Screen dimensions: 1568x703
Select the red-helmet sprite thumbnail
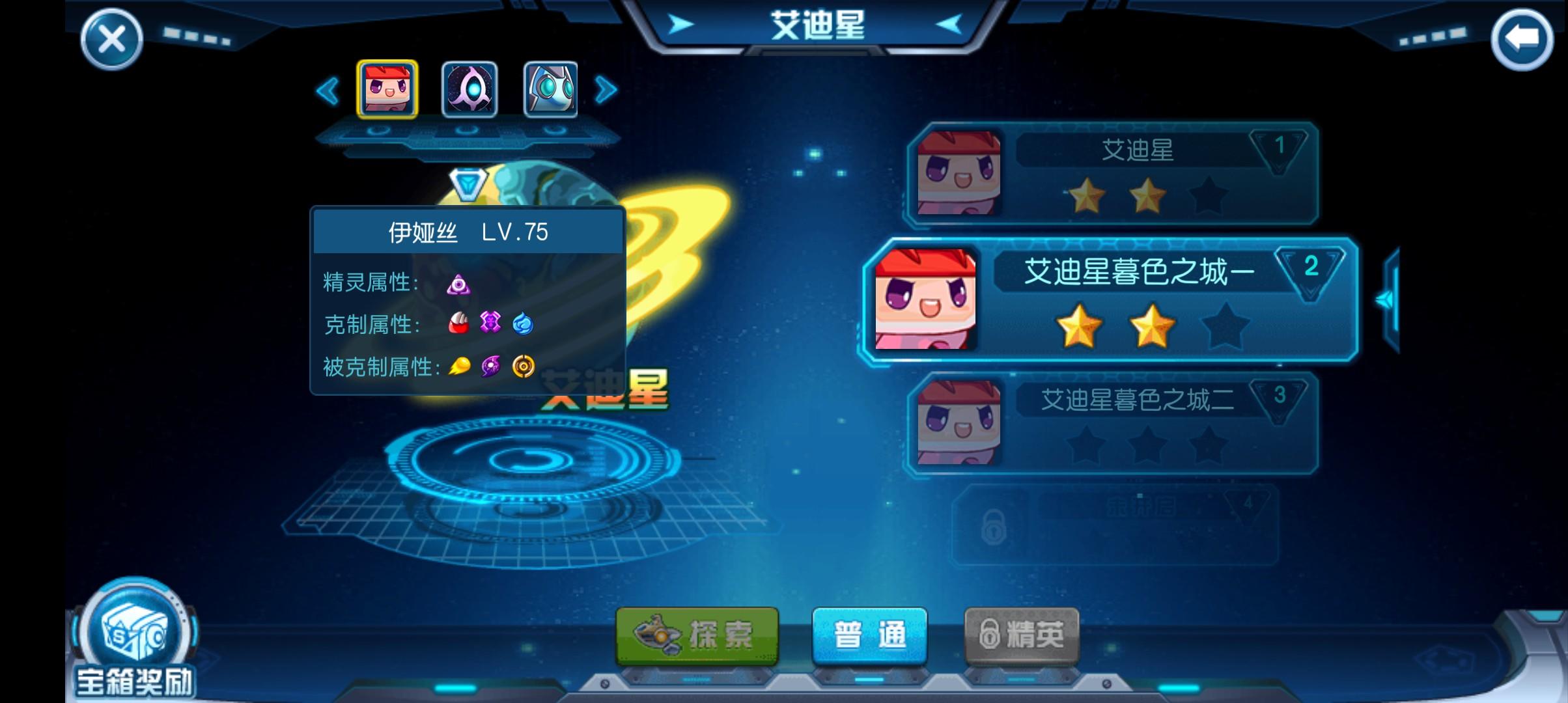click(x=386, y=90)
